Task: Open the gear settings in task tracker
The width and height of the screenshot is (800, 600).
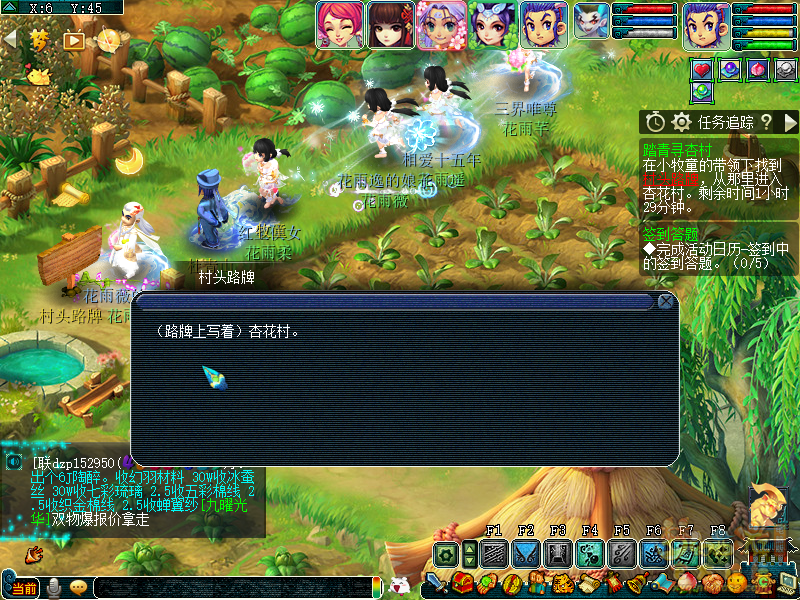Action: [x=682, y=122]
